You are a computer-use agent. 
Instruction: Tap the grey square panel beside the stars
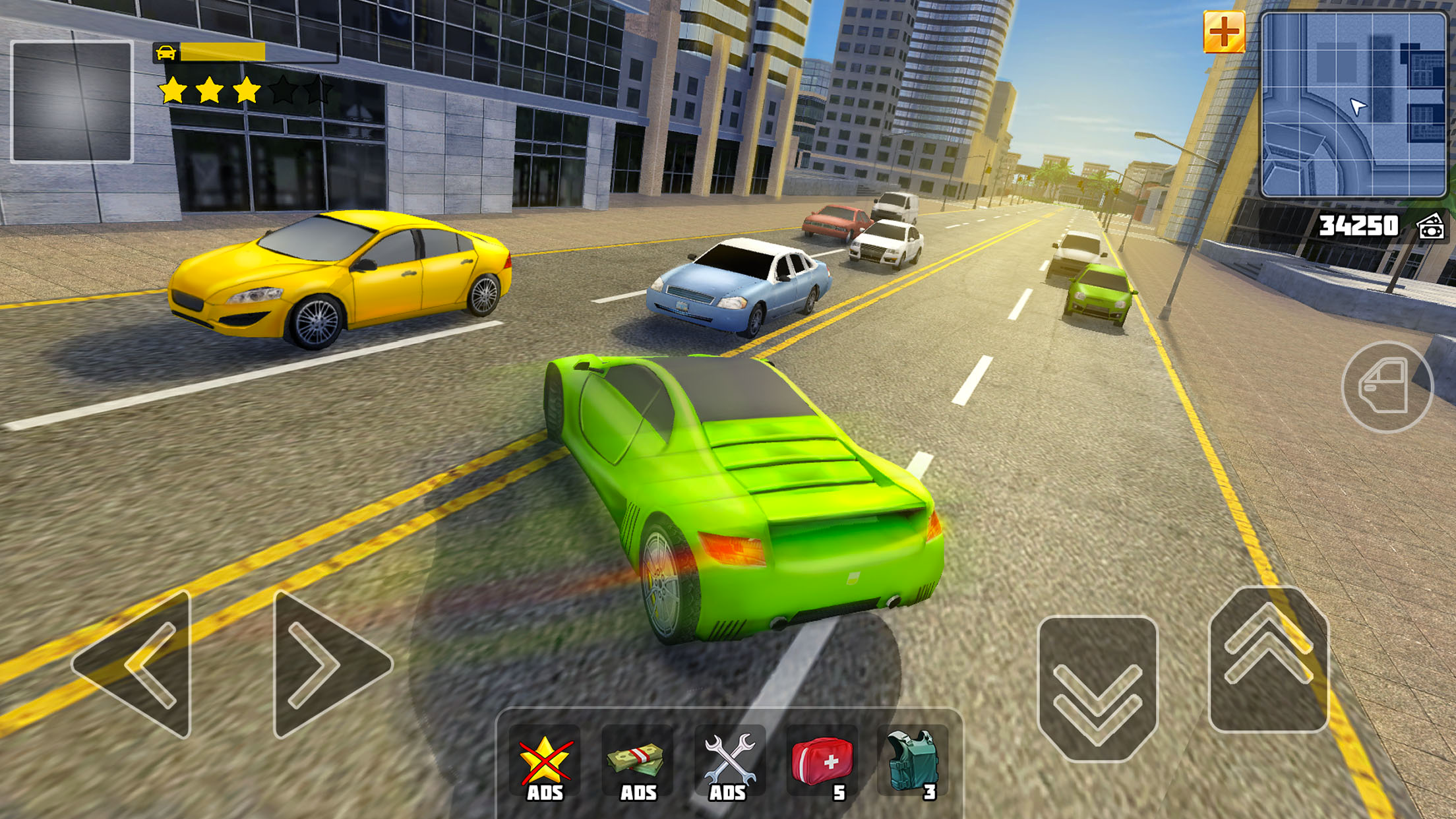72,102
